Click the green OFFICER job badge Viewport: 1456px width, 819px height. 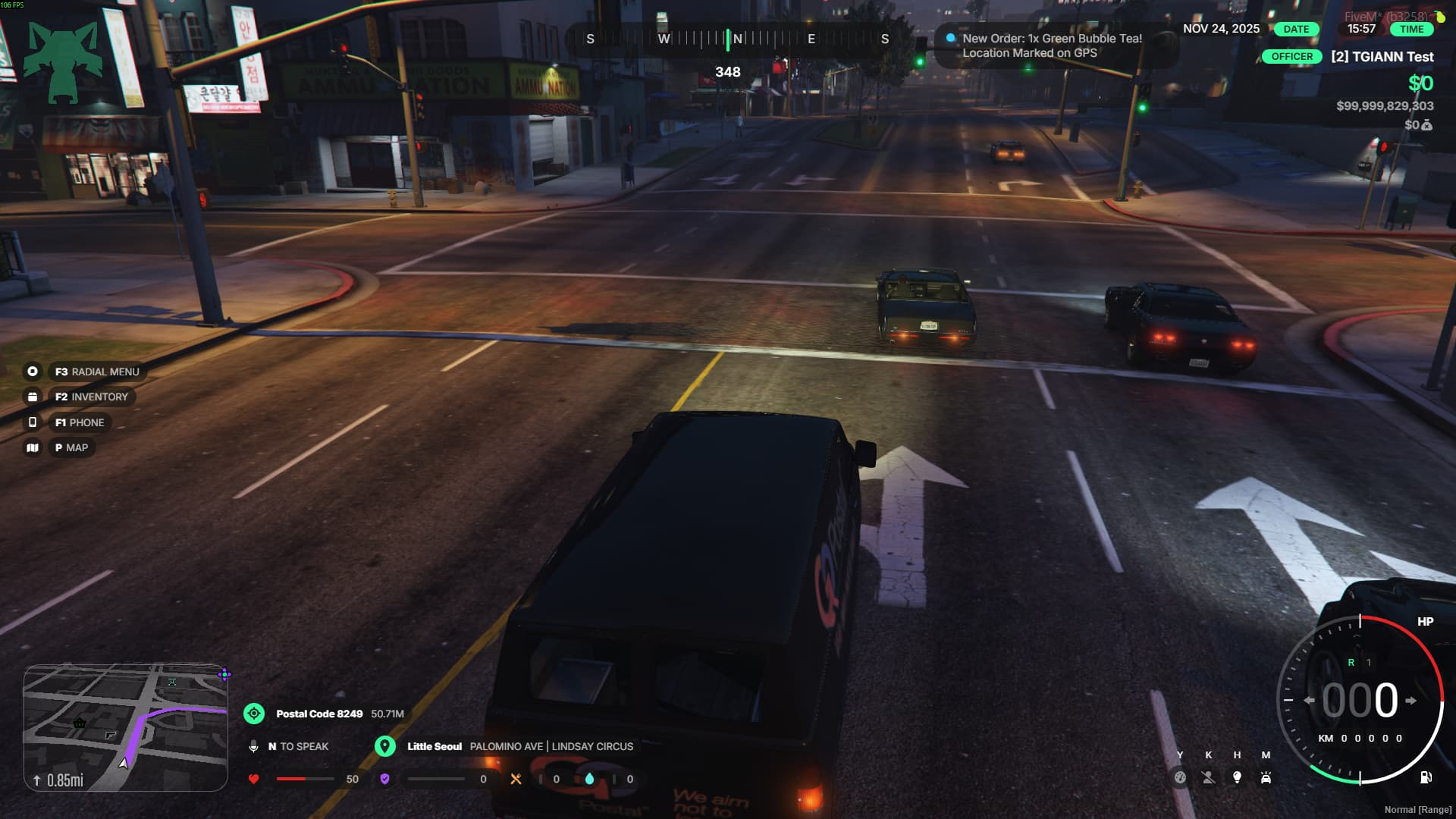[x=1291, y=57]
